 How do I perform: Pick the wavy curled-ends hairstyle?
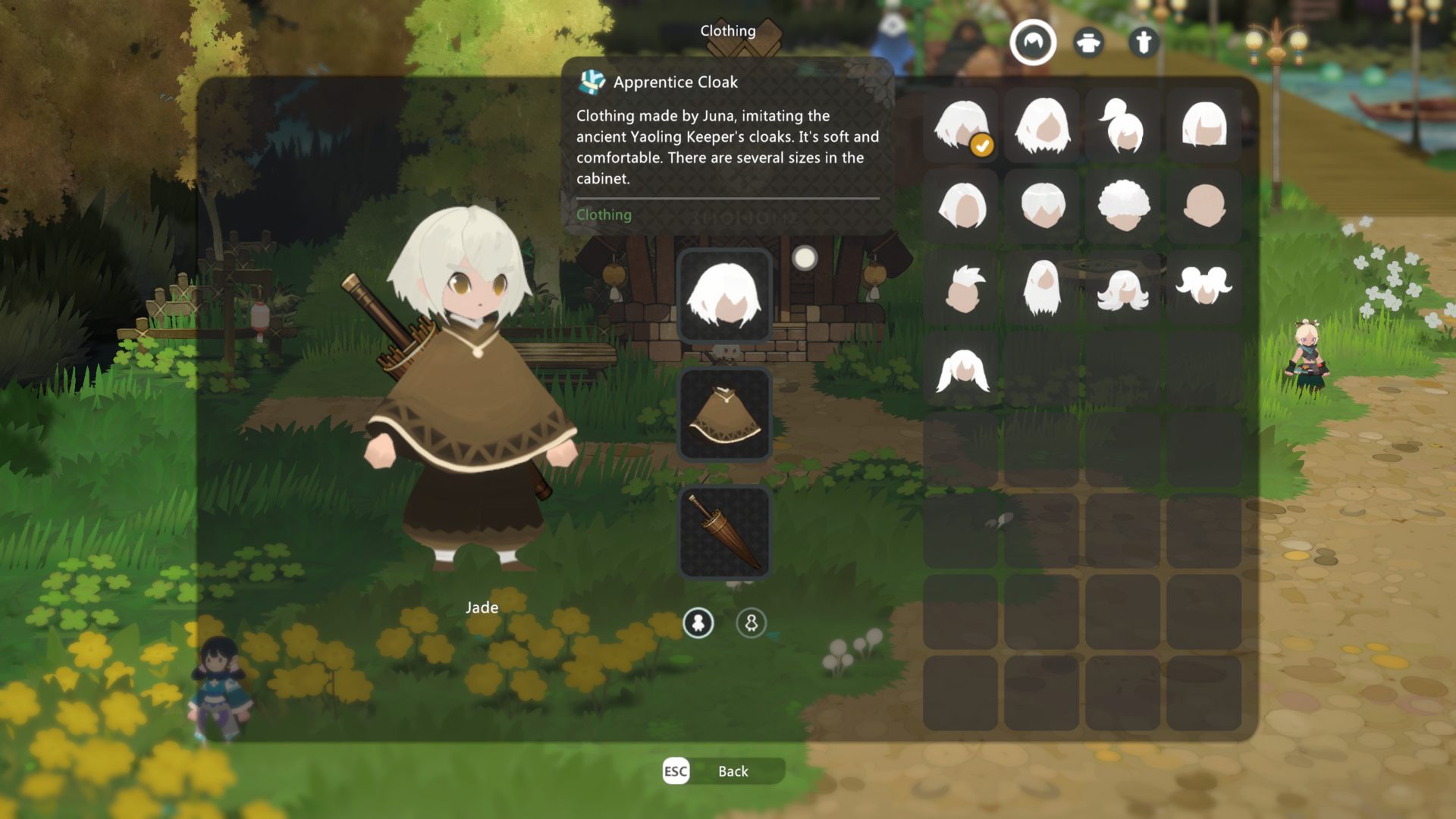tap(1122, 287)
